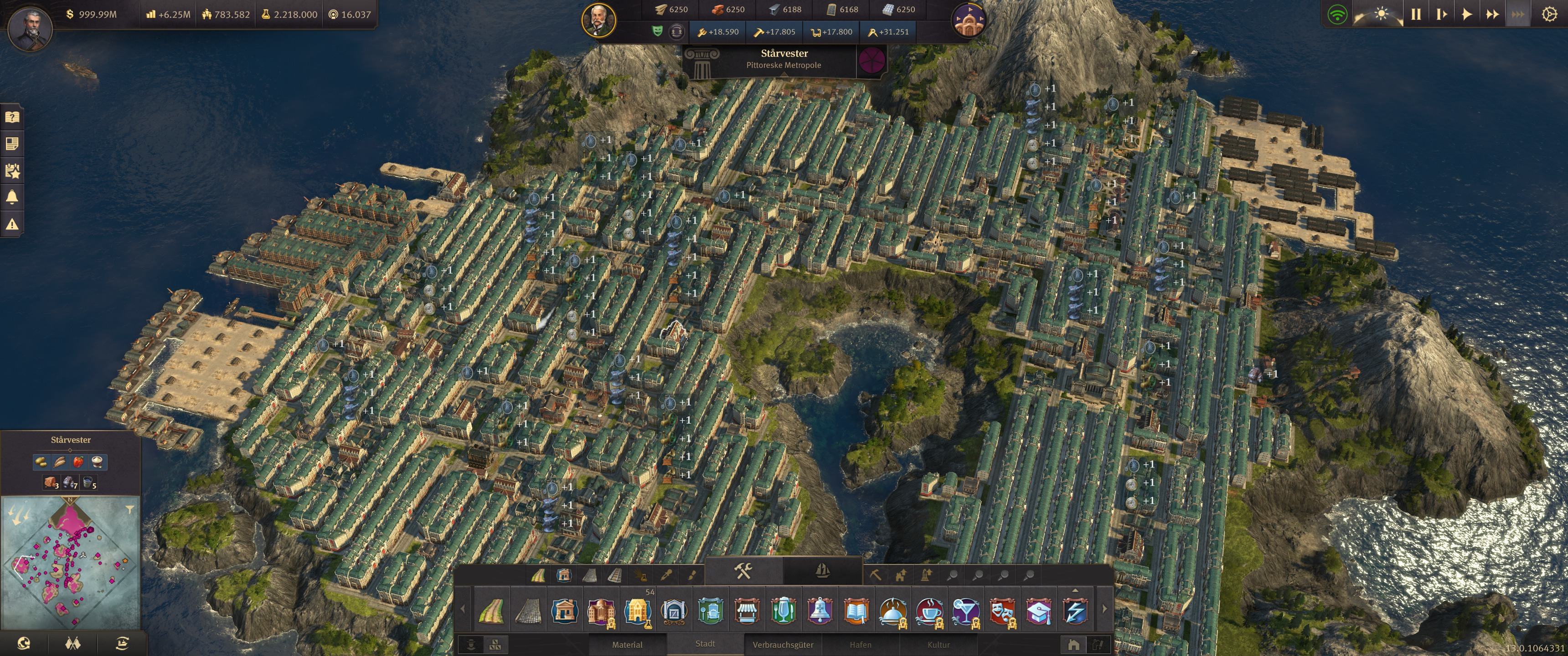
Task: Open the diplomacy crossed flags menu
Action: [x=72, y=643]
